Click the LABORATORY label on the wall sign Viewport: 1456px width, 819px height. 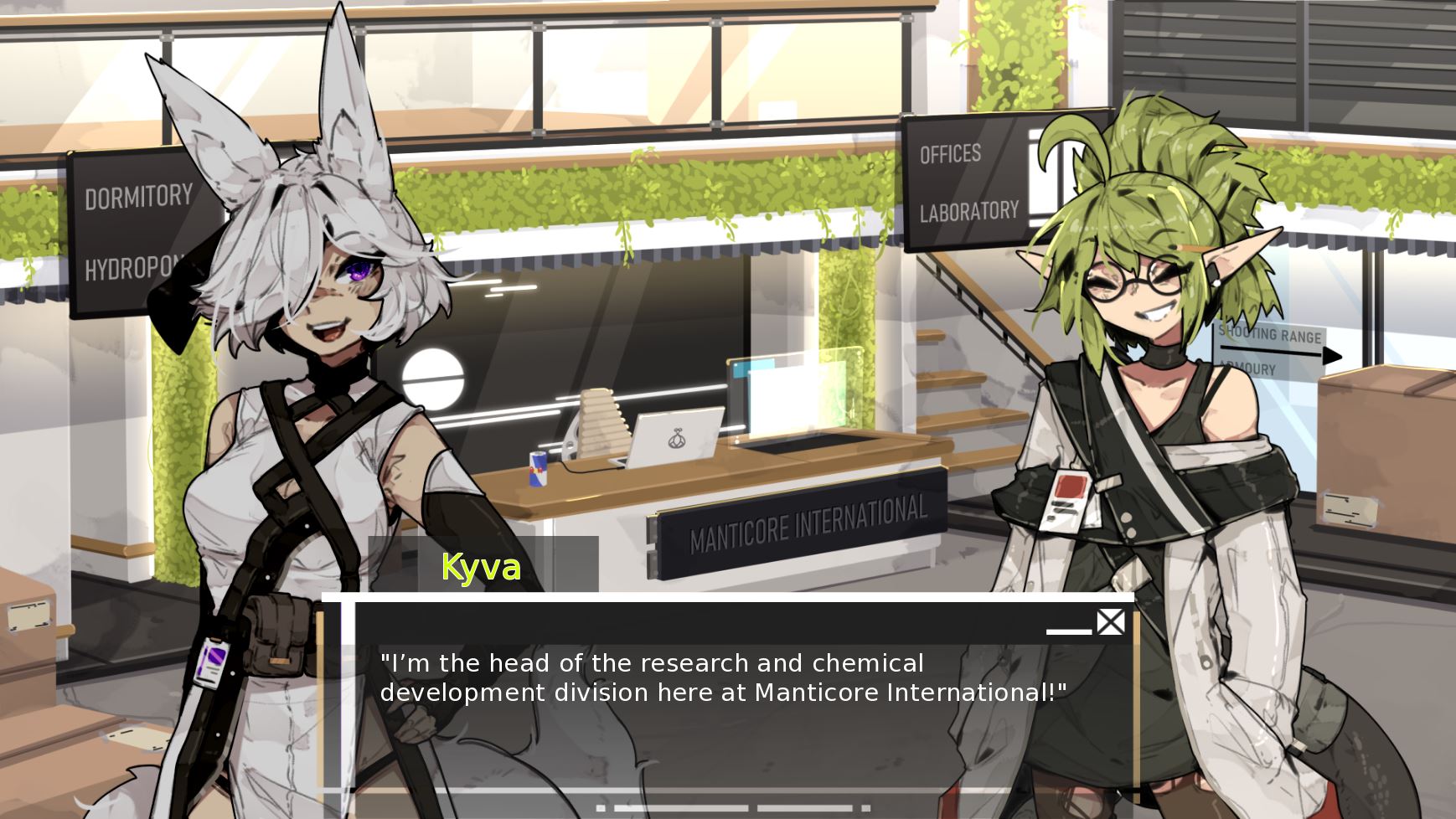pos(968,214)
